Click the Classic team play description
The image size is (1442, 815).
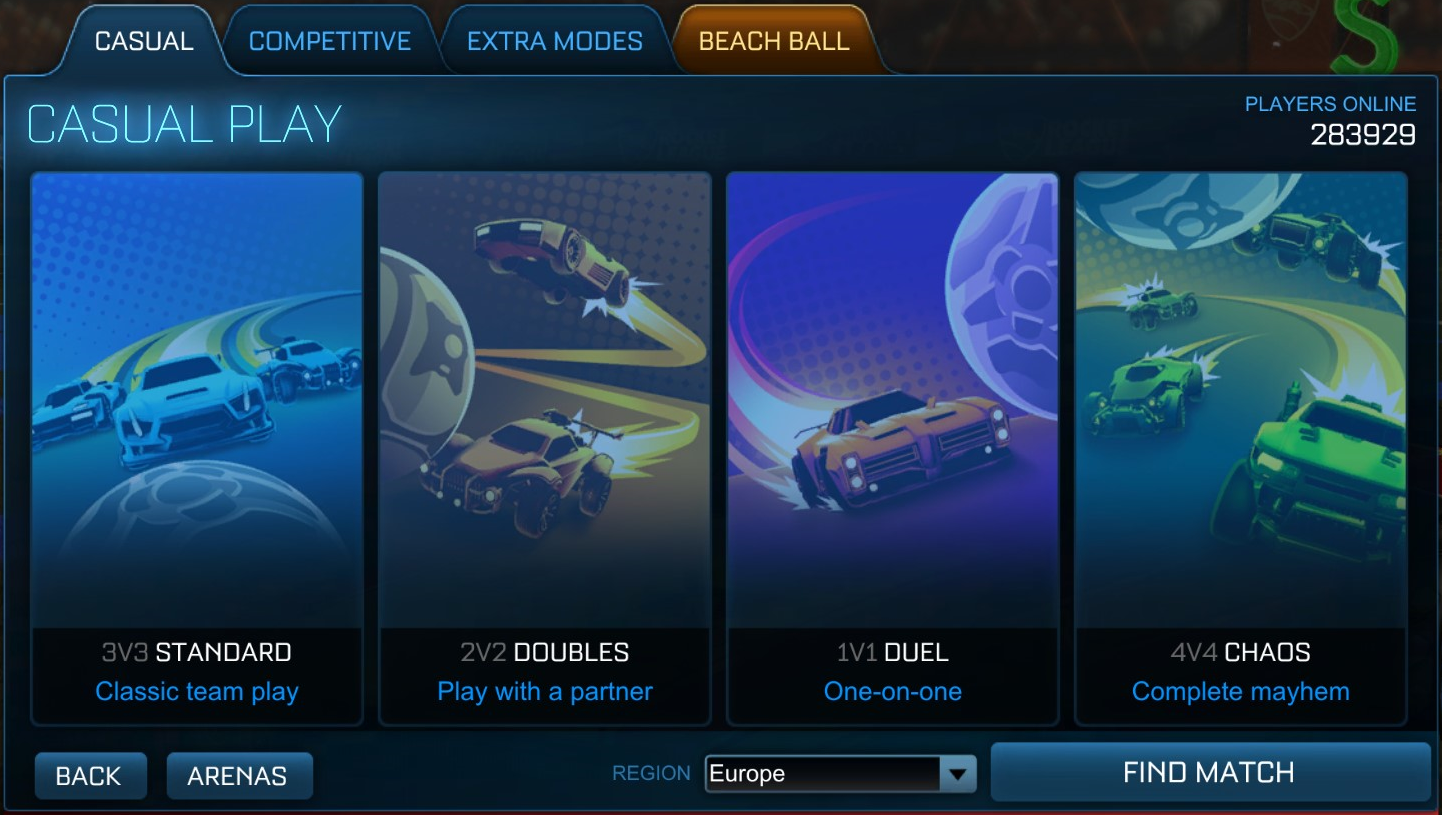(x=196, y=690)
